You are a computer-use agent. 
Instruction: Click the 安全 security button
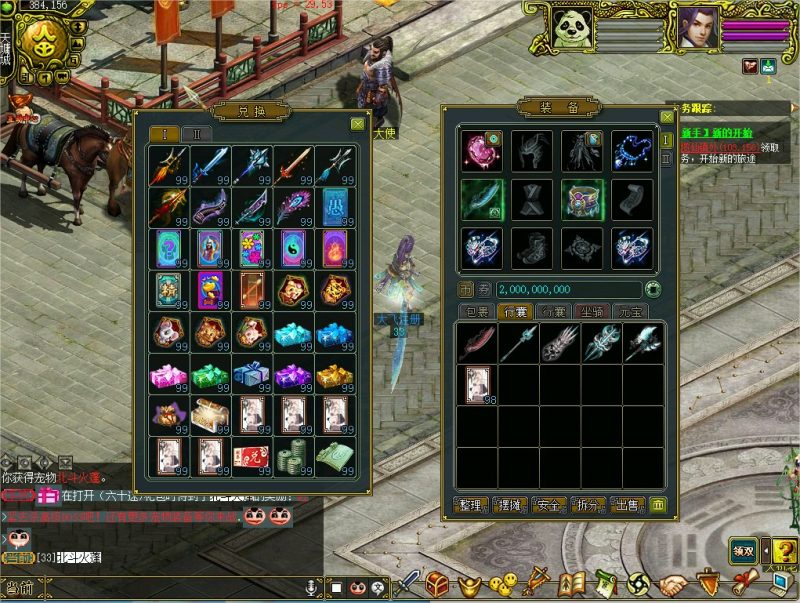click(x=550, y=505)
